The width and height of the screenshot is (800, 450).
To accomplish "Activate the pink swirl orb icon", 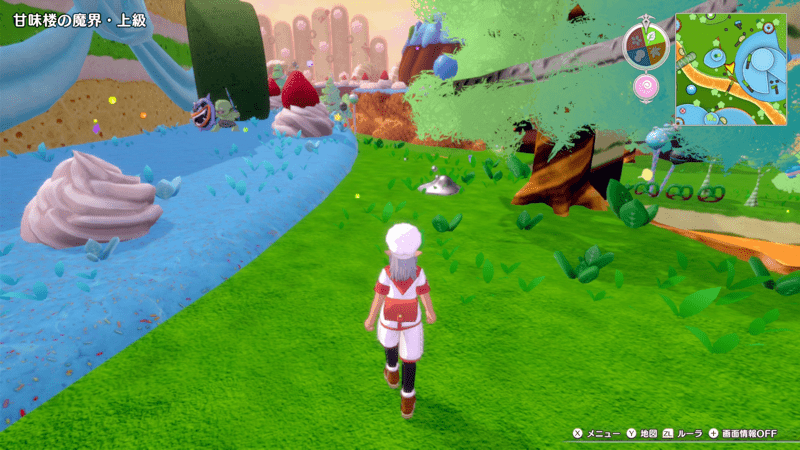I will pyautogui.click(x=645, y=87).
